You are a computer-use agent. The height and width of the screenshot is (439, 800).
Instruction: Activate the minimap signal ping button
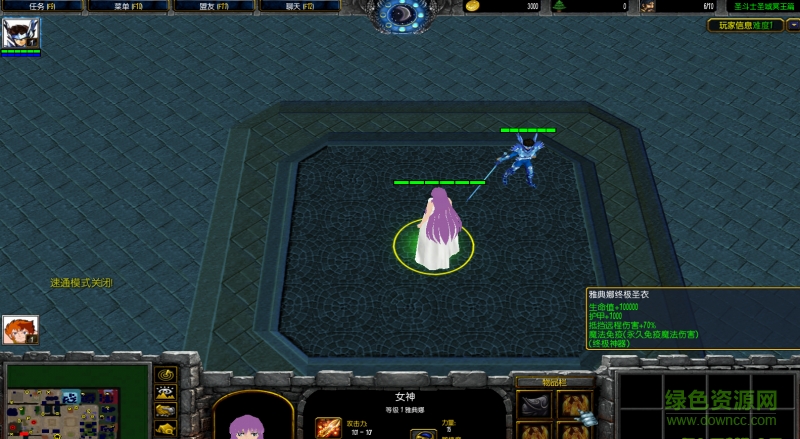(x=165, y=373)
